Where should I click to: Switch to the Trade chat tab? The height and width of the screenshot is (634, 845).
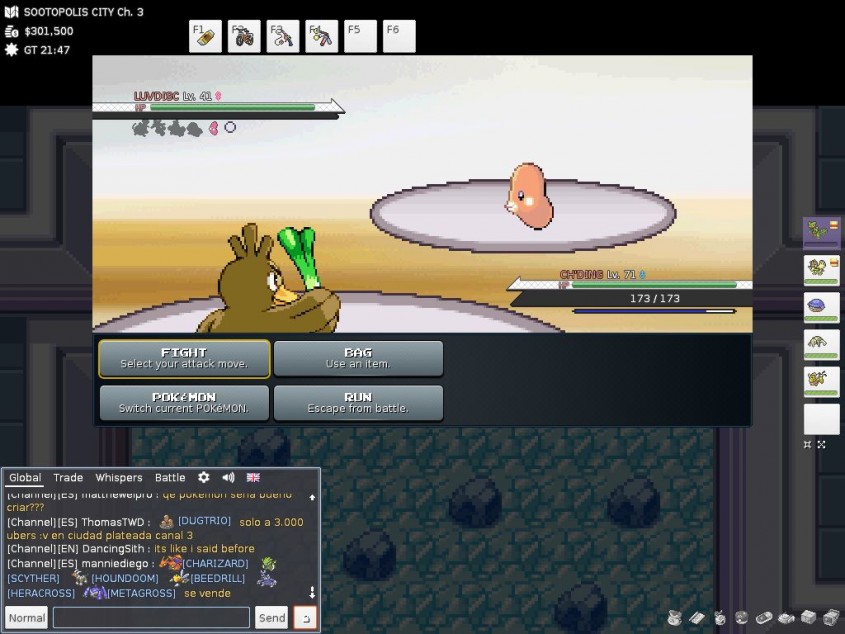coord(68,478)
